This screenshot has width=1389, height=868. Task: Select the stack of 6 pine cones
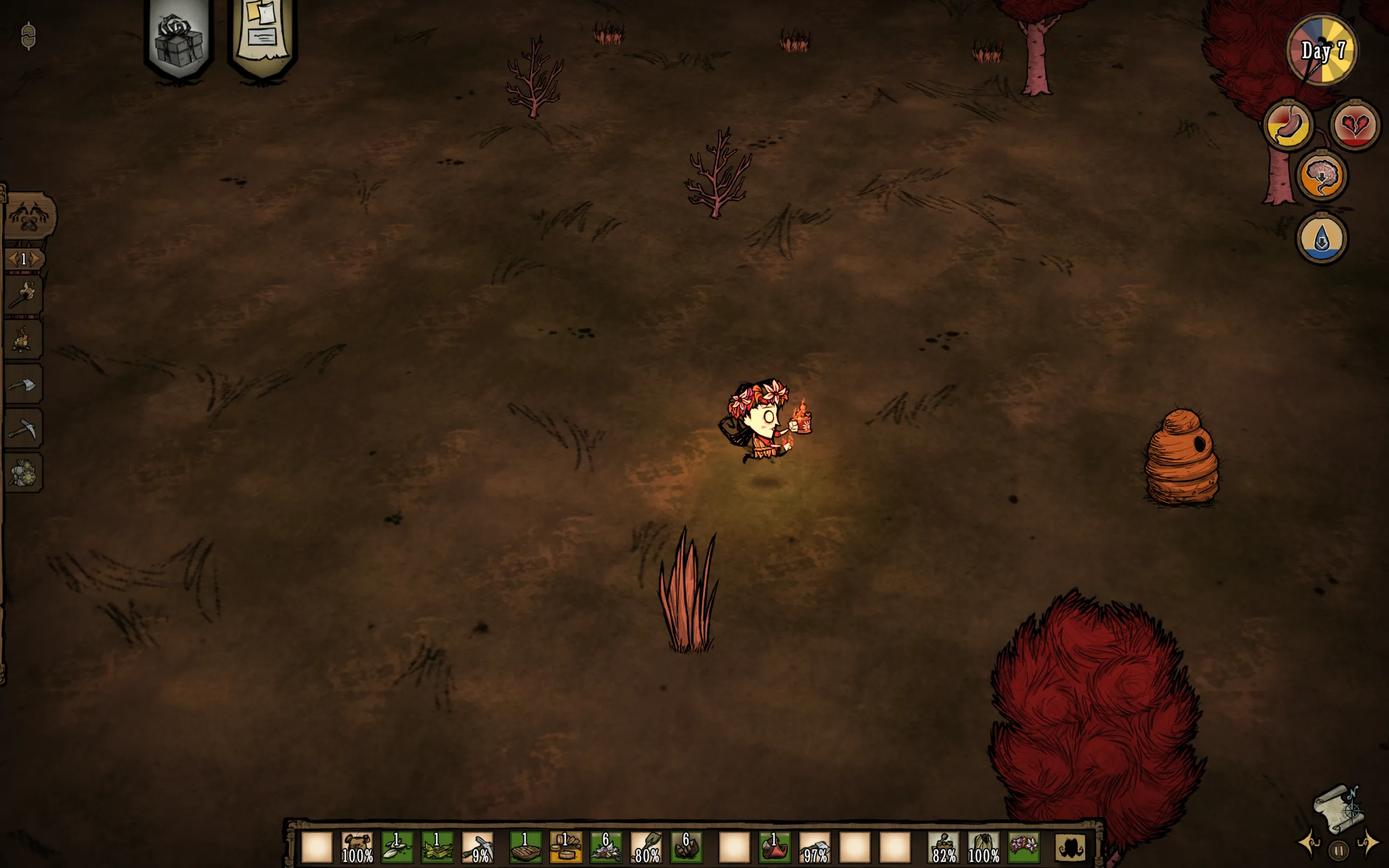[686, 847]
